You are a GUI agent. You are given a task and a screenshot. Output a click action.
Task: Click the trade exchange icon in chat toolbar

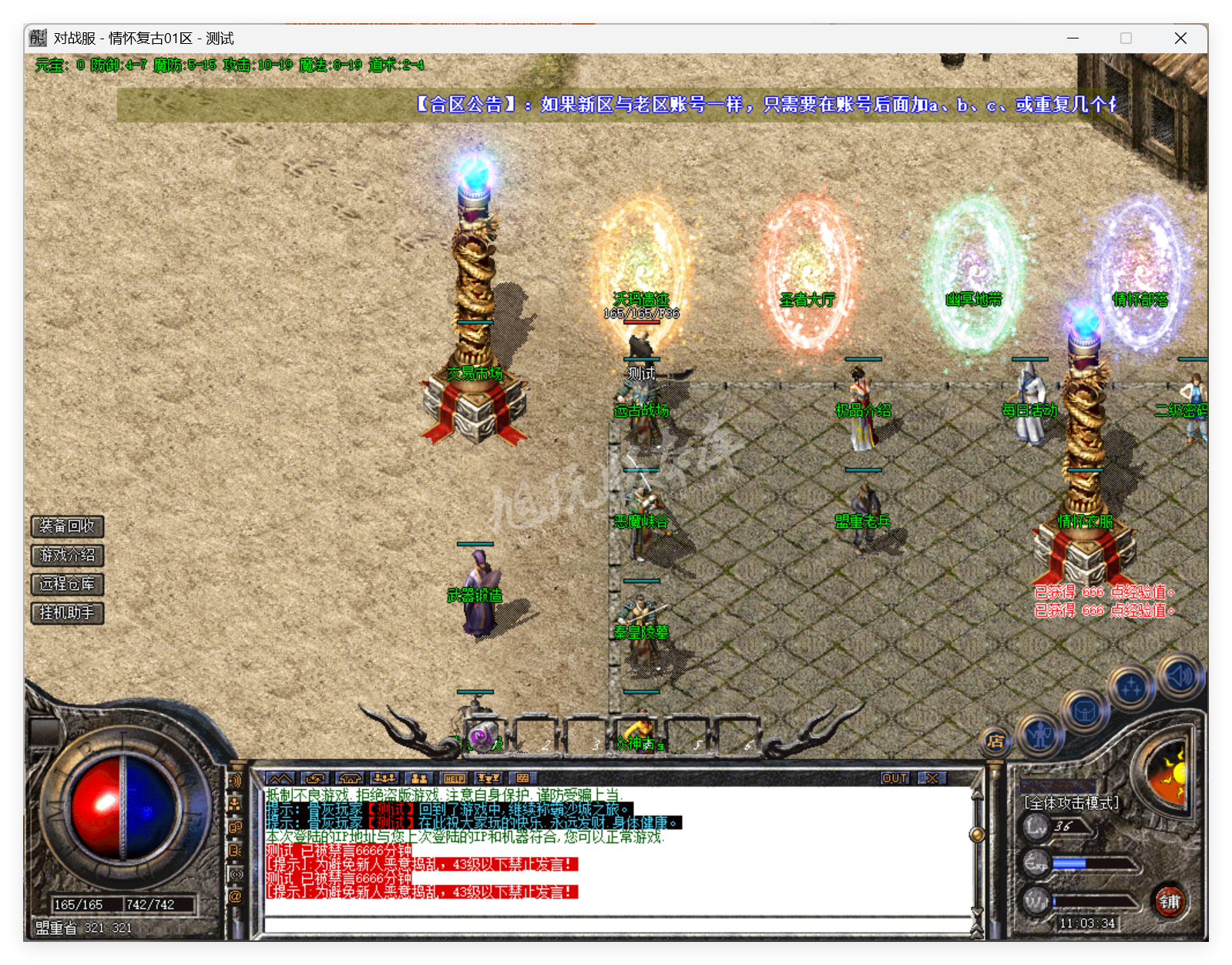(316, 779)
